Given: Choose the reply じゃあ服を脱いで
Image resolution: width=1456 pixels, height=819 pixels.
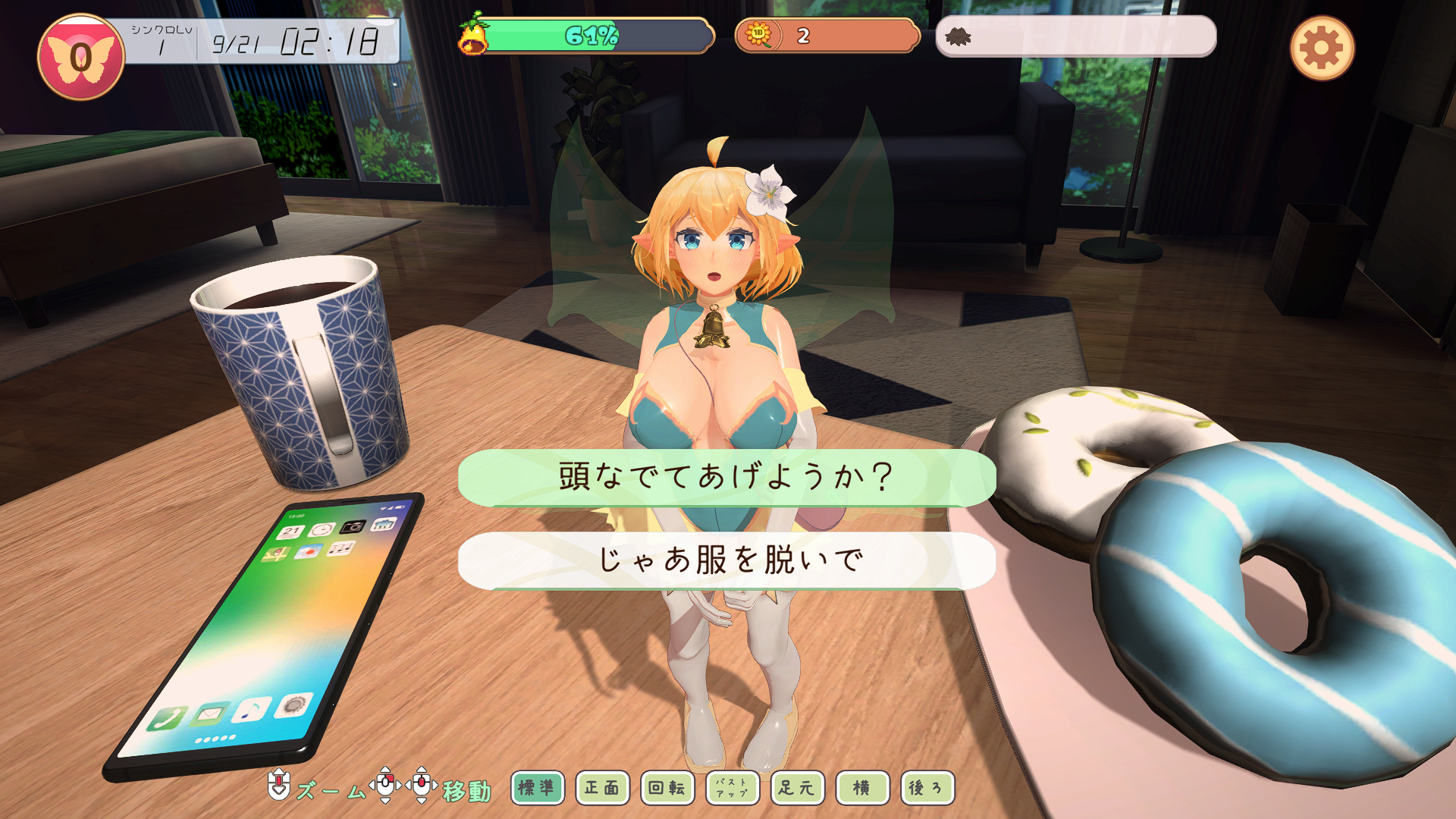Looking at the screenshot, I should 726,560.
